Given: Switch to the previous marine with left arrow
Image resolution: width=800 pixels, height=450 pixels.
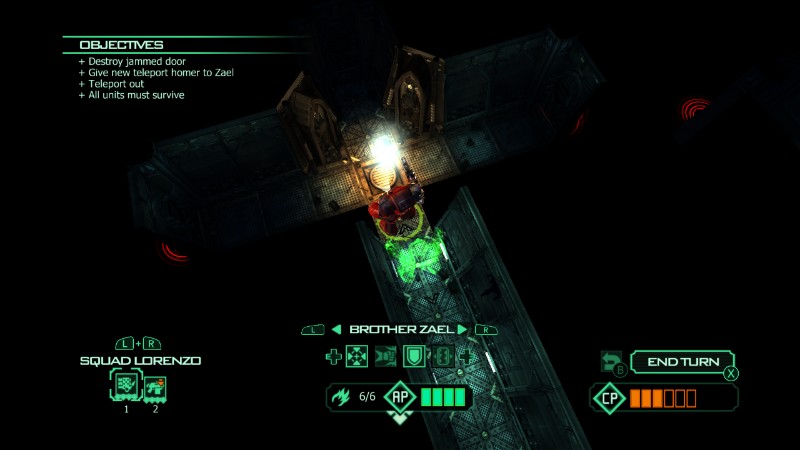Looking at the screenshot, I should [x=337, y=329].
